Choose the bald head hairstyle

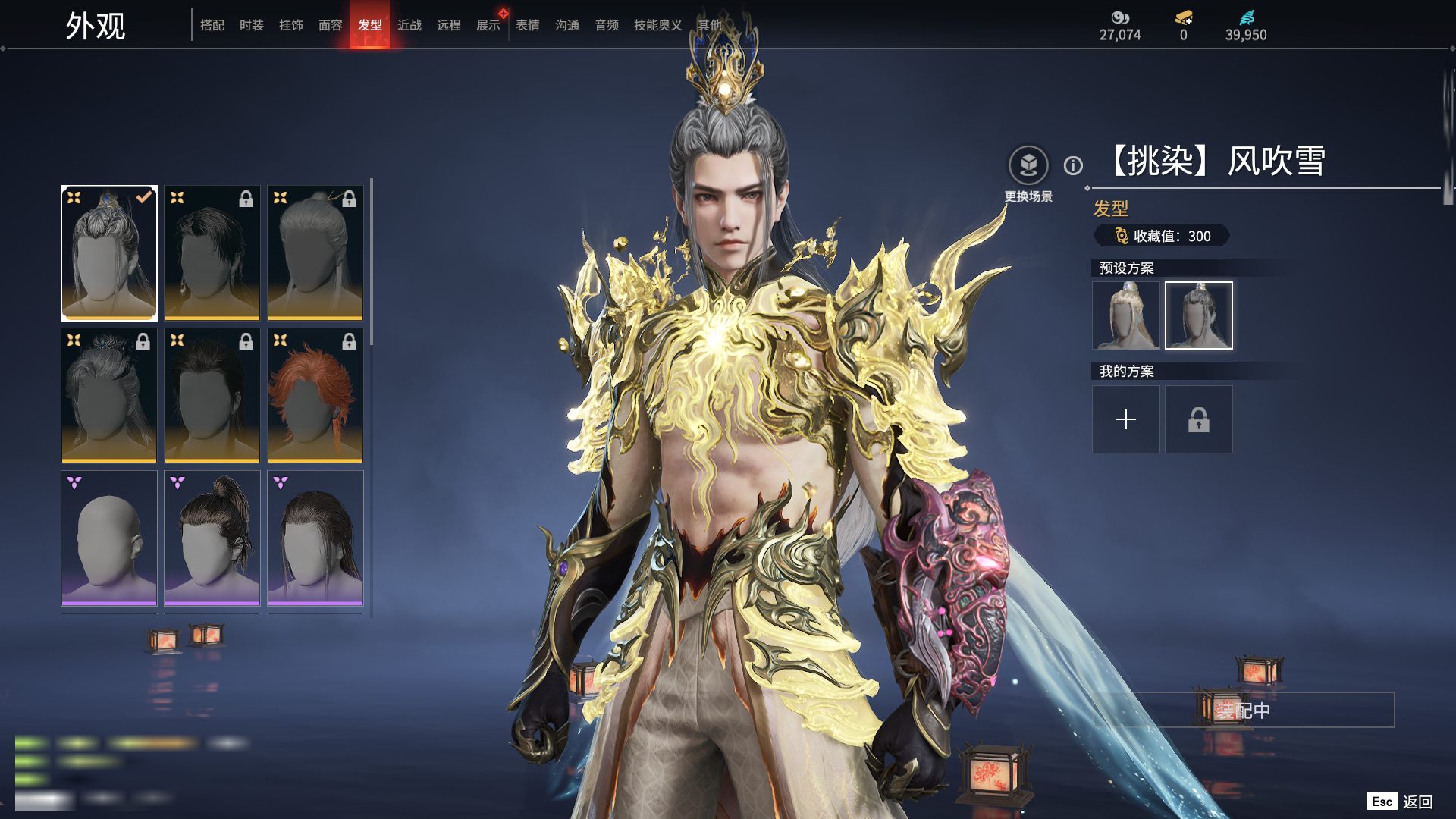(109, 538)
